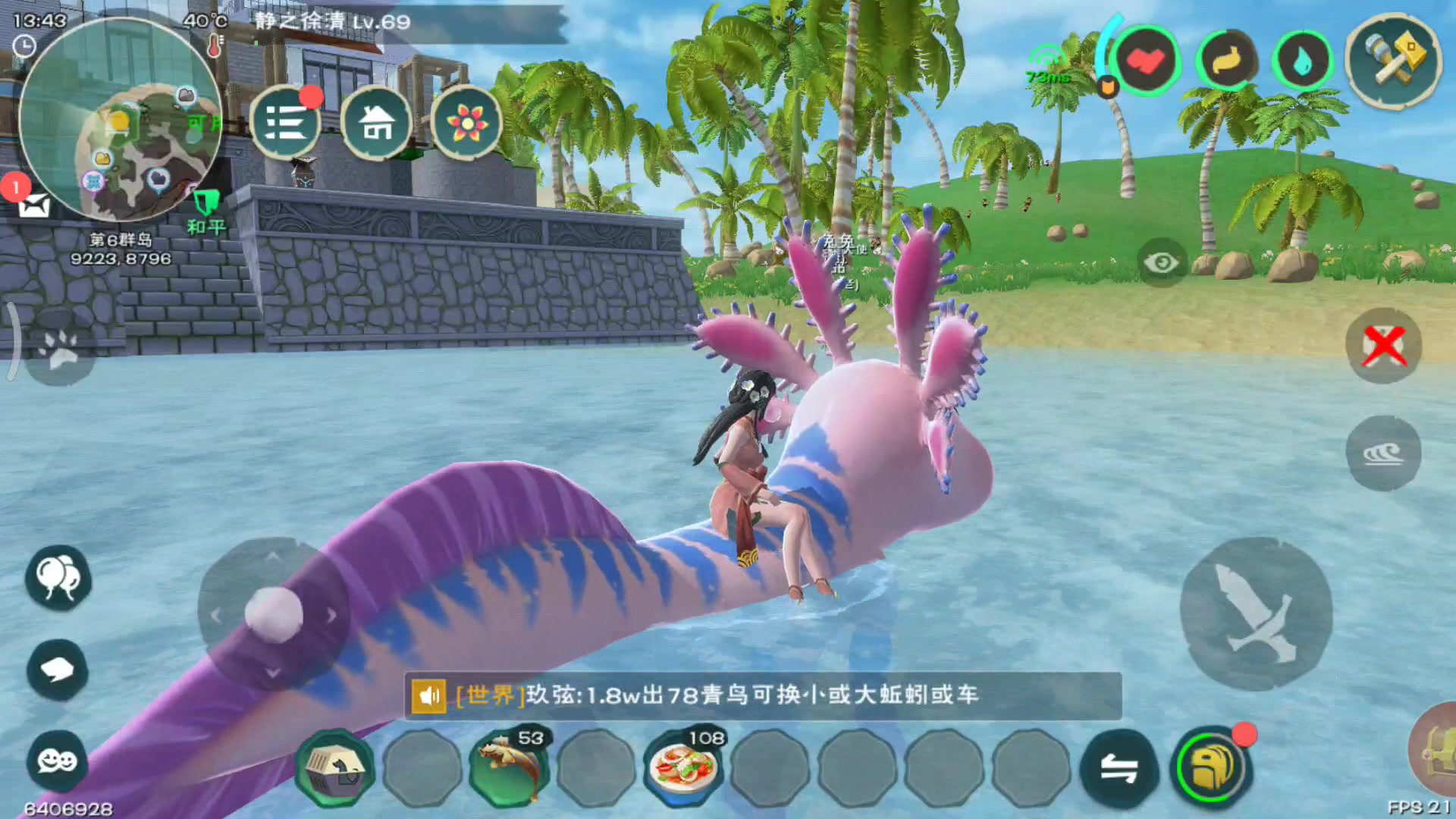Open the task list menu icon
This screenshot has height=819, width=1456.
[286, 123]
